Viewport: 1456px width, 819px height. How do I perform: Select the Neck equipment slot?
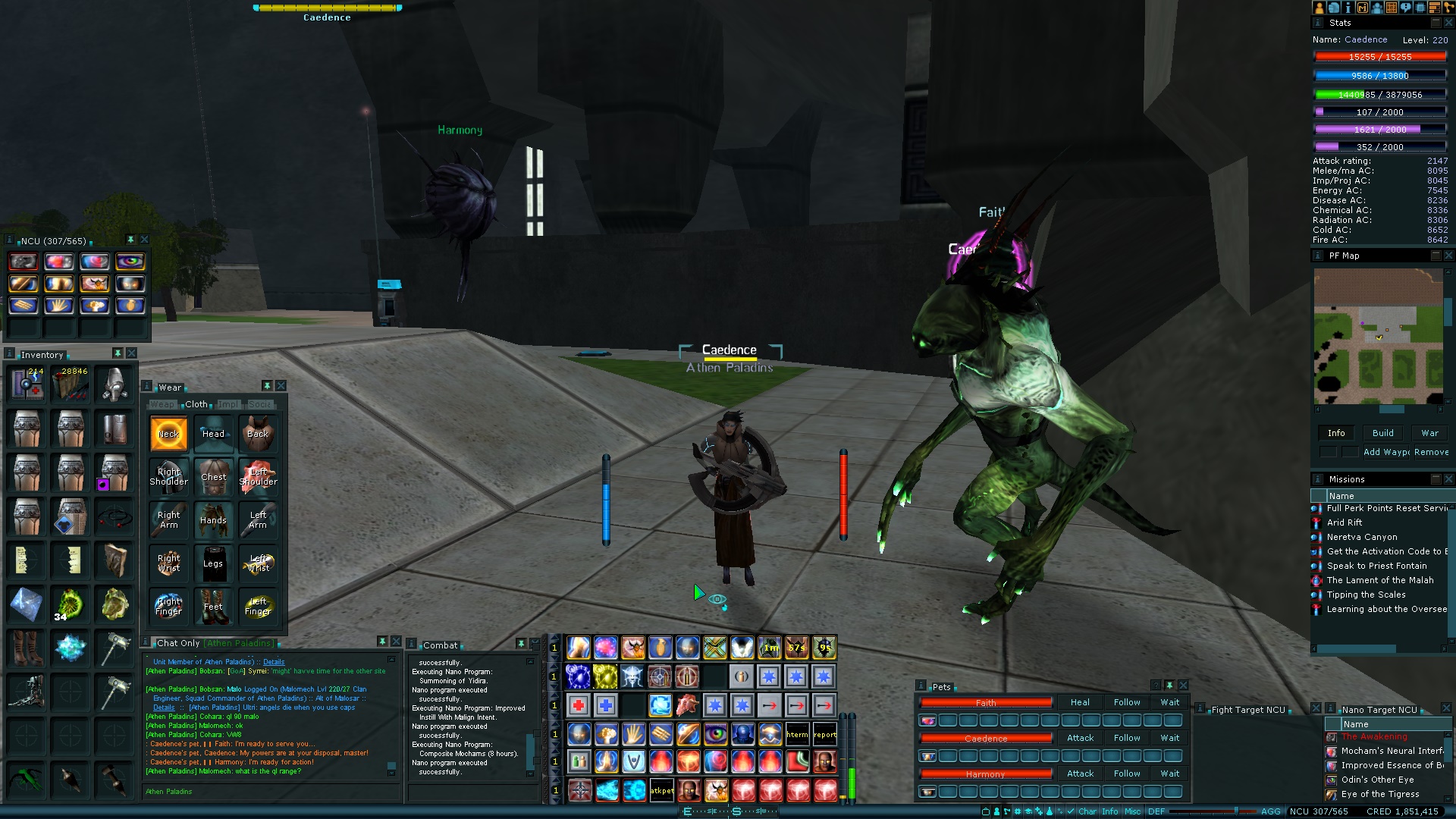tap(168, 434)
